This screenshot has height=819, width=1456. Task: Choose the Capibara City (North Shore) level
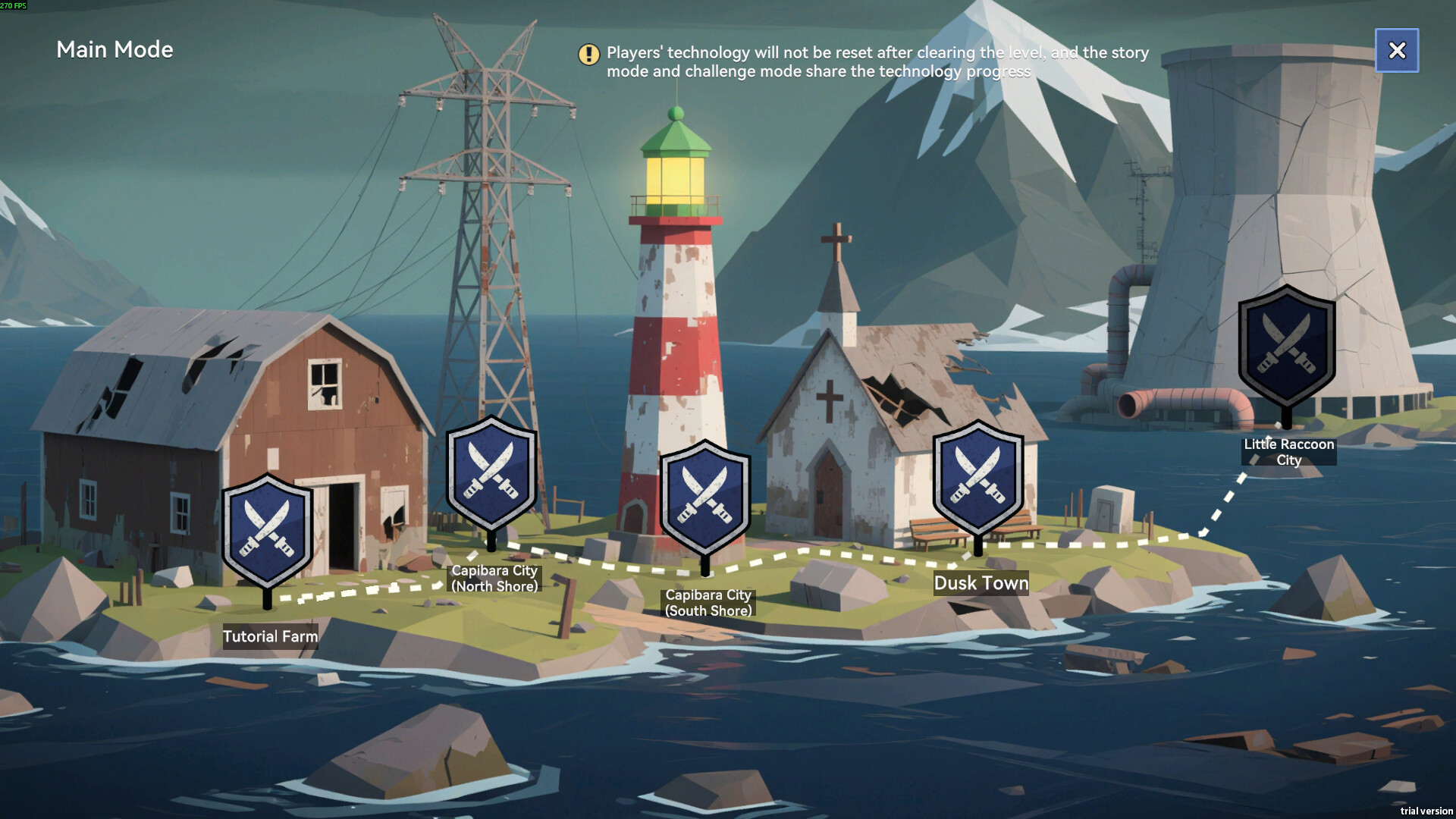(491, 473)
